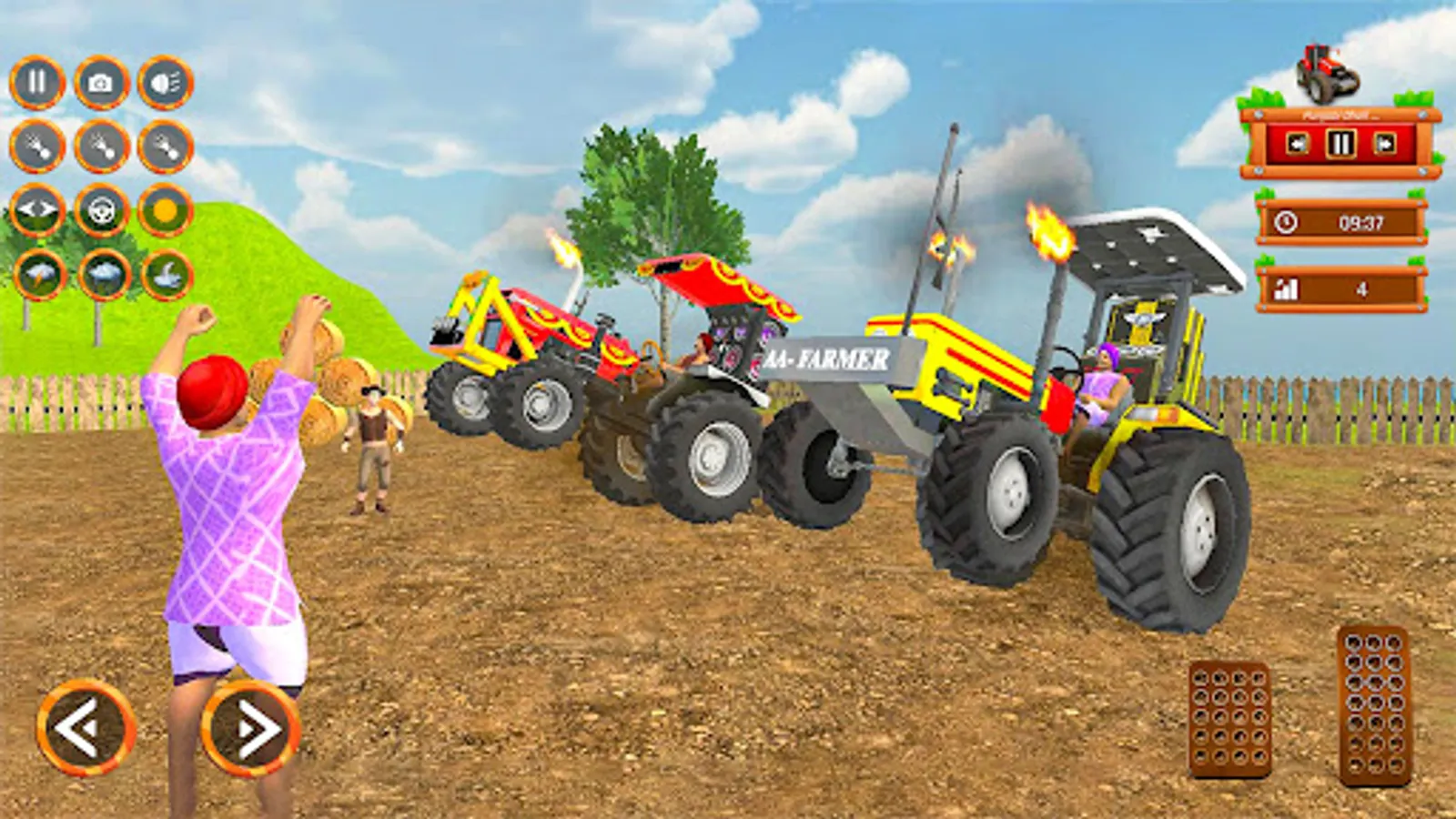Select the middle sparkle effect icon
Image resolution: width=1456 pixels, height=819 pixels.
[102, 146]
